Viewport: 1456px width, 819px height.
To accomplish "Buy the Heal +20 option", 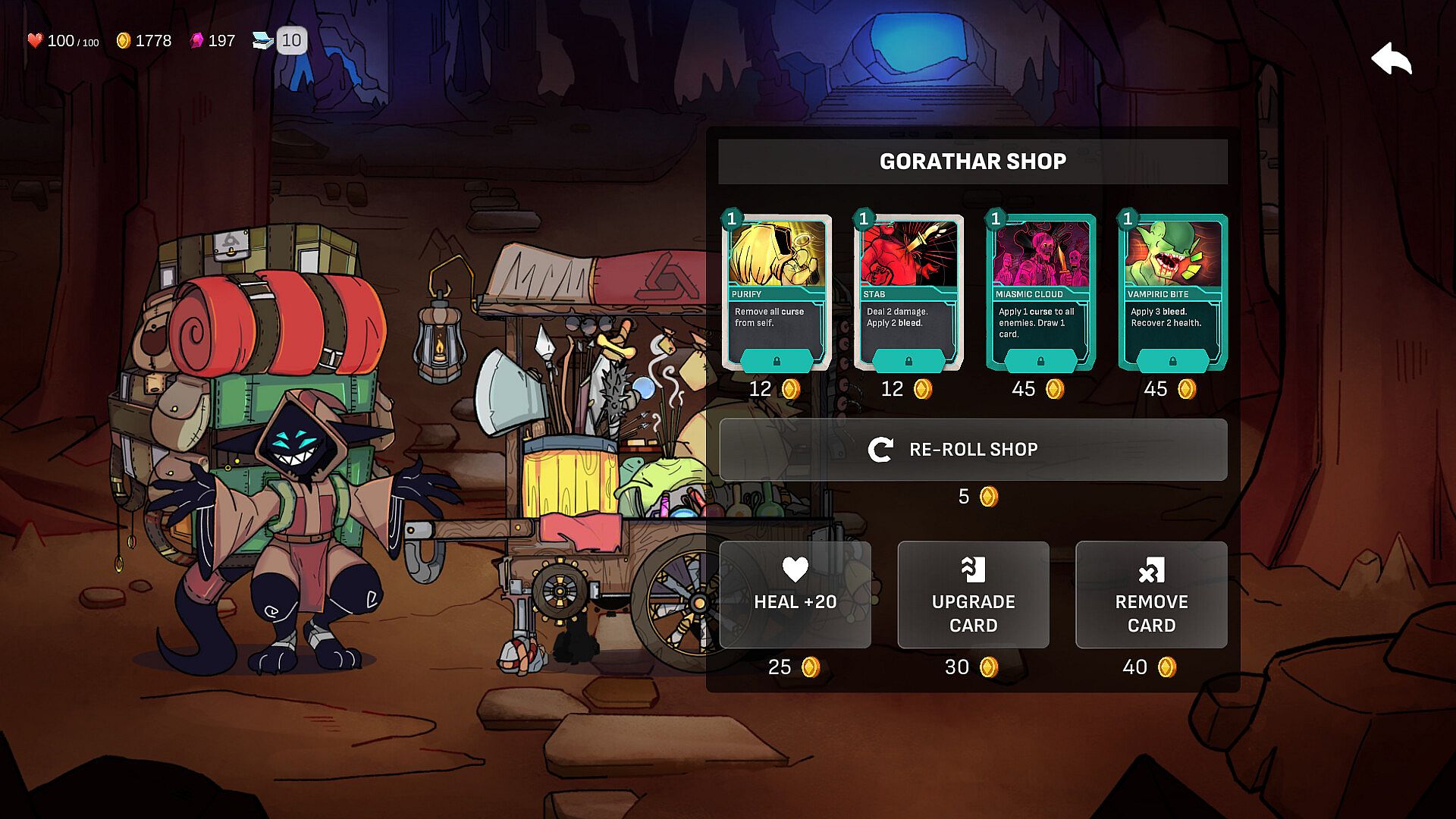I will [795, 595].
